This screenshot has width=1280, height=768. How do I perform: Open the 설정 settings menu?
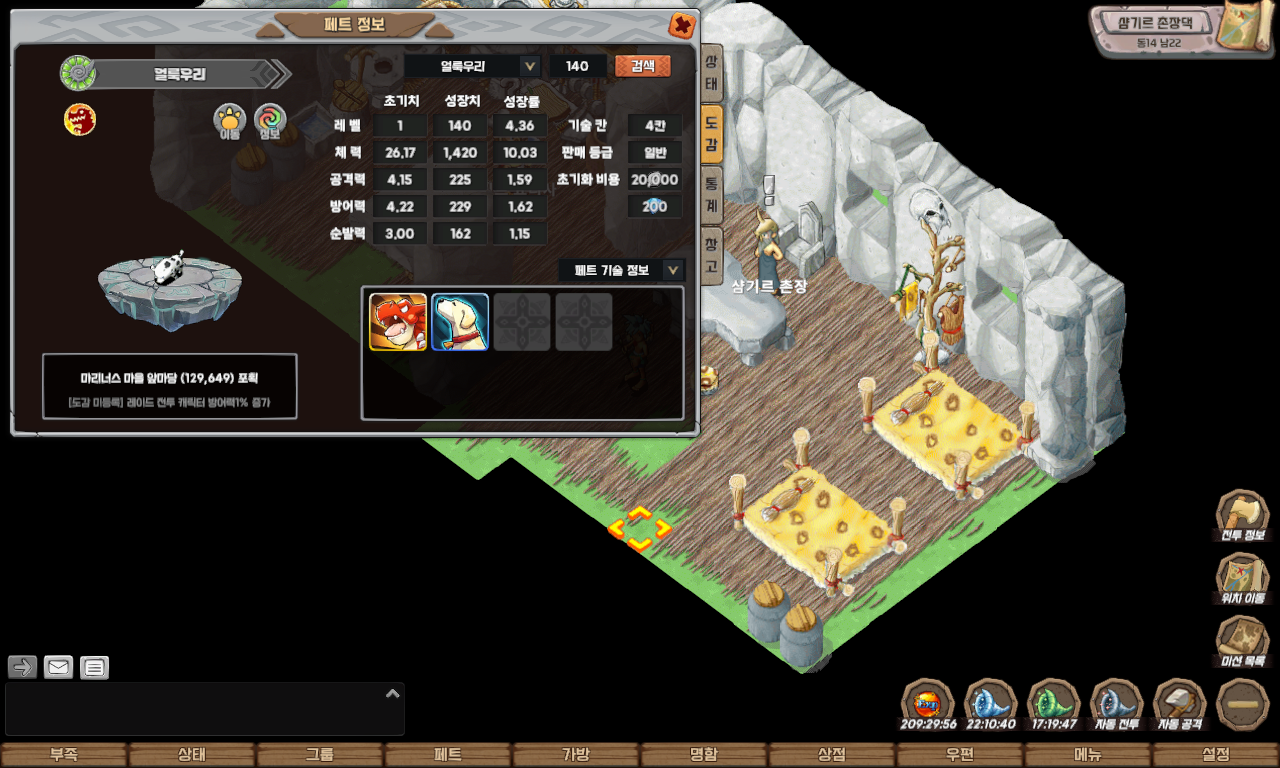(x=1216, y=755)
